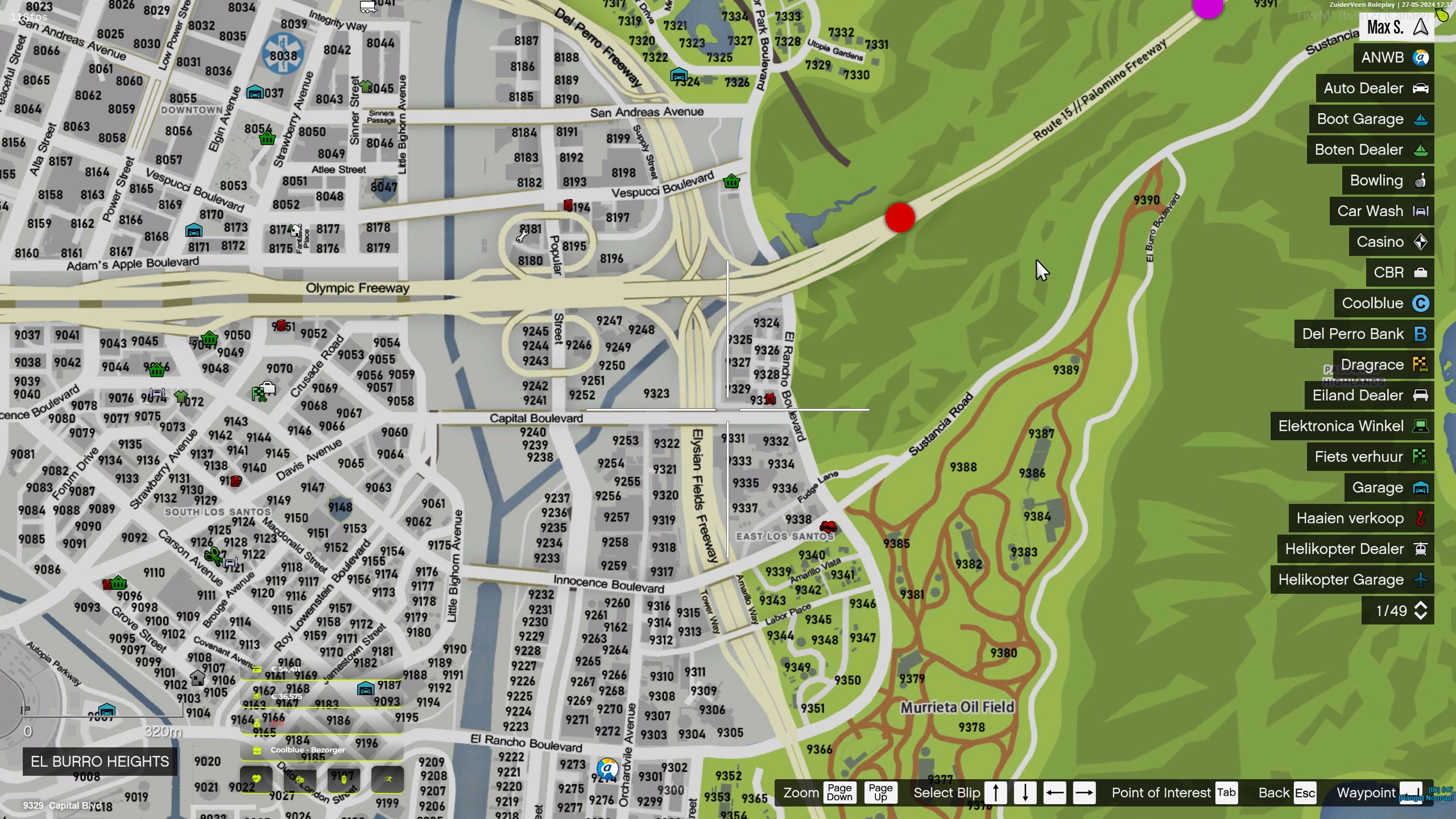Select the ANWB legend entry

click(1393, 57)
